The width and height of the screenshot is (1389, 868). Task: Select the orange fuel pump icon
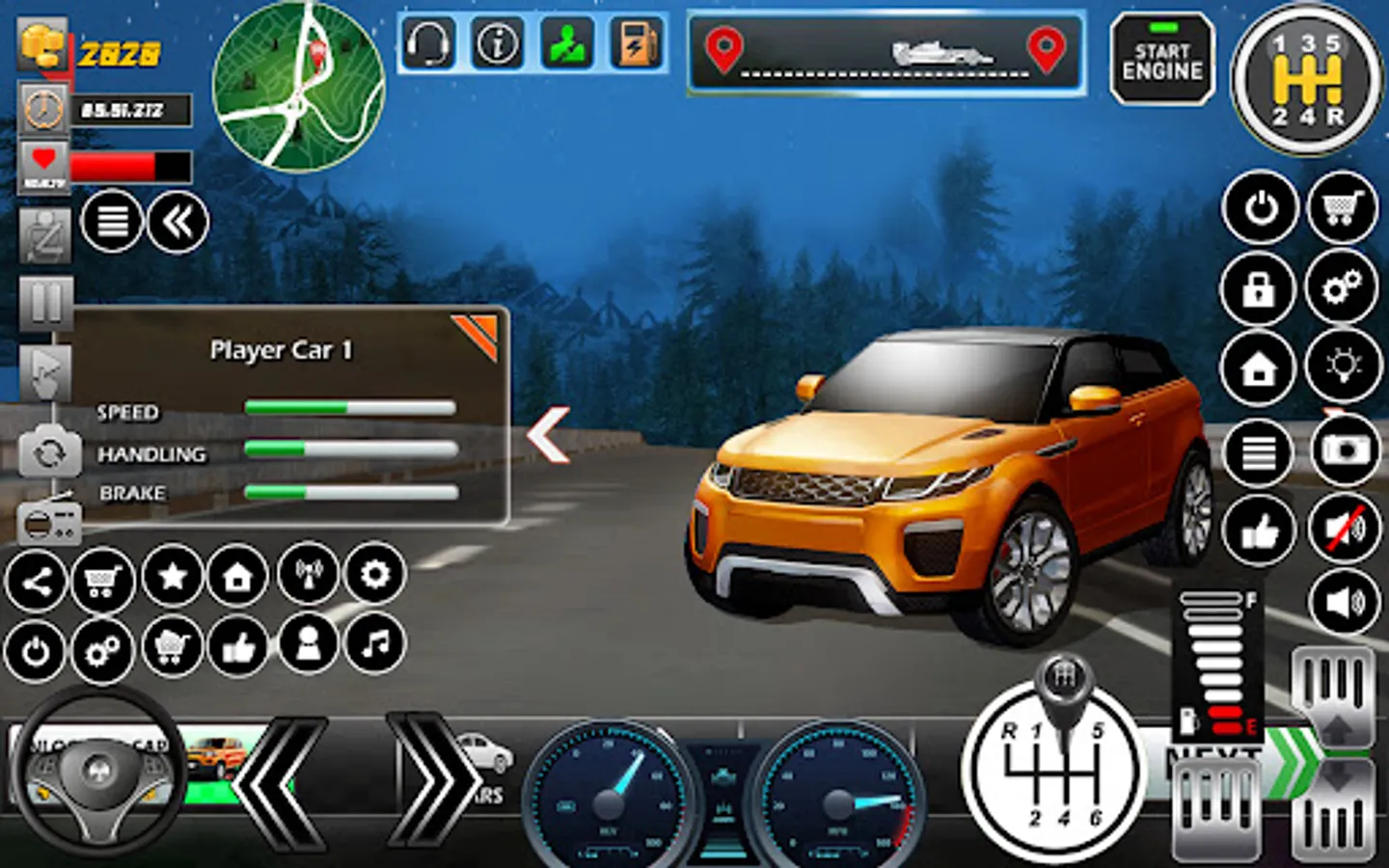pyautogui.click(x=637, y=44)
